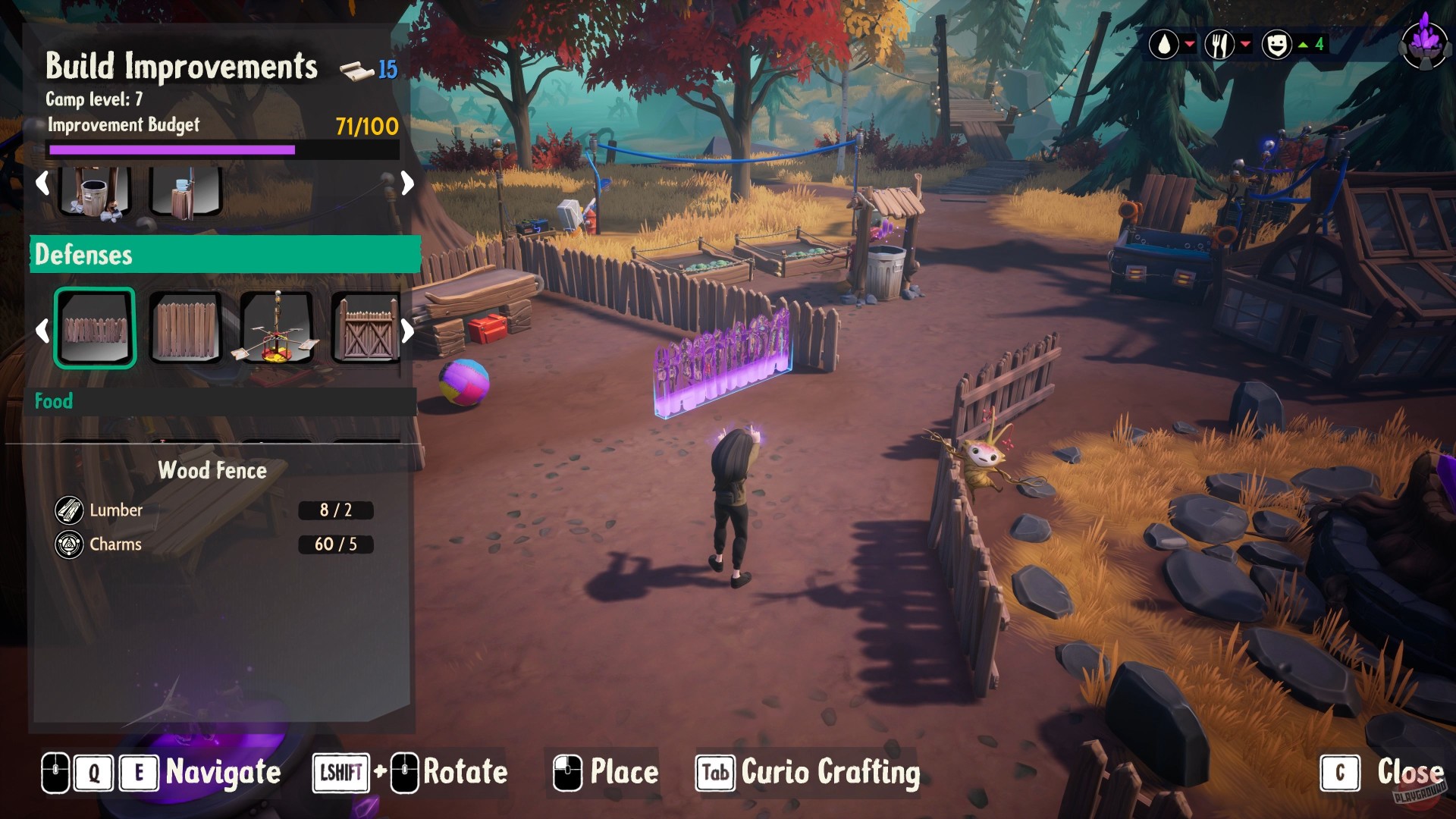Click the Charms resource icon
The width and height of the screenshot is (1456, 819).
70,544
